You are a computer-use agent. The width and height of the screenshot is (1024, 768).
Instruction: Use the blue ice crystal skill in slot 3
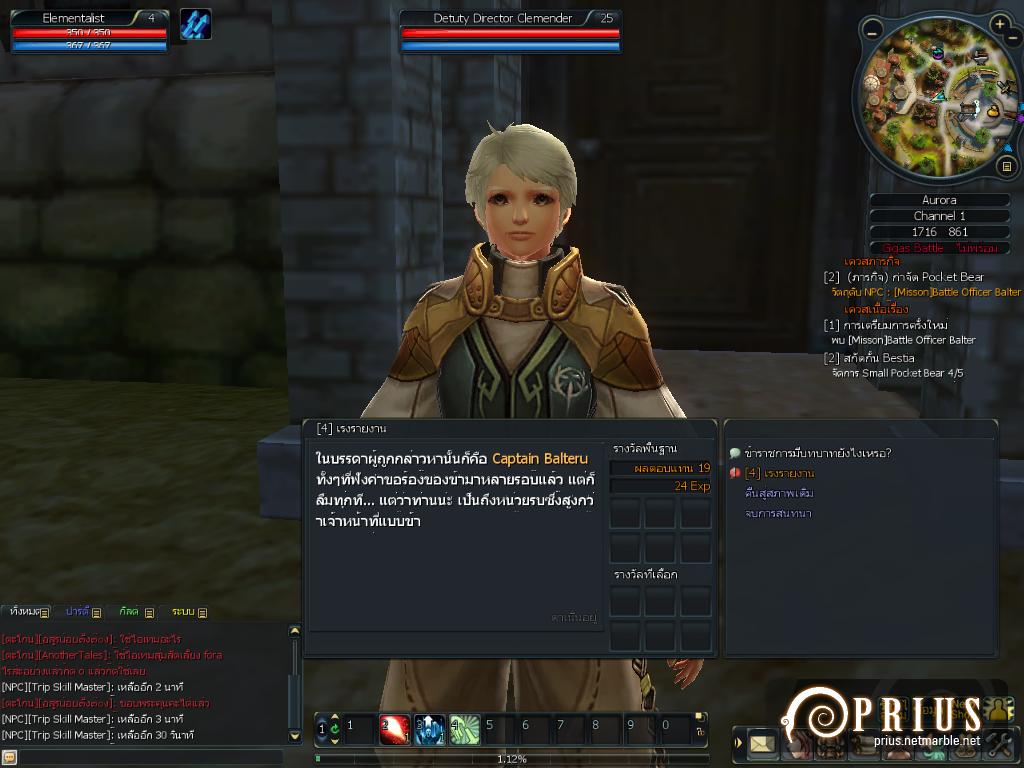click(x=430, y=730)
